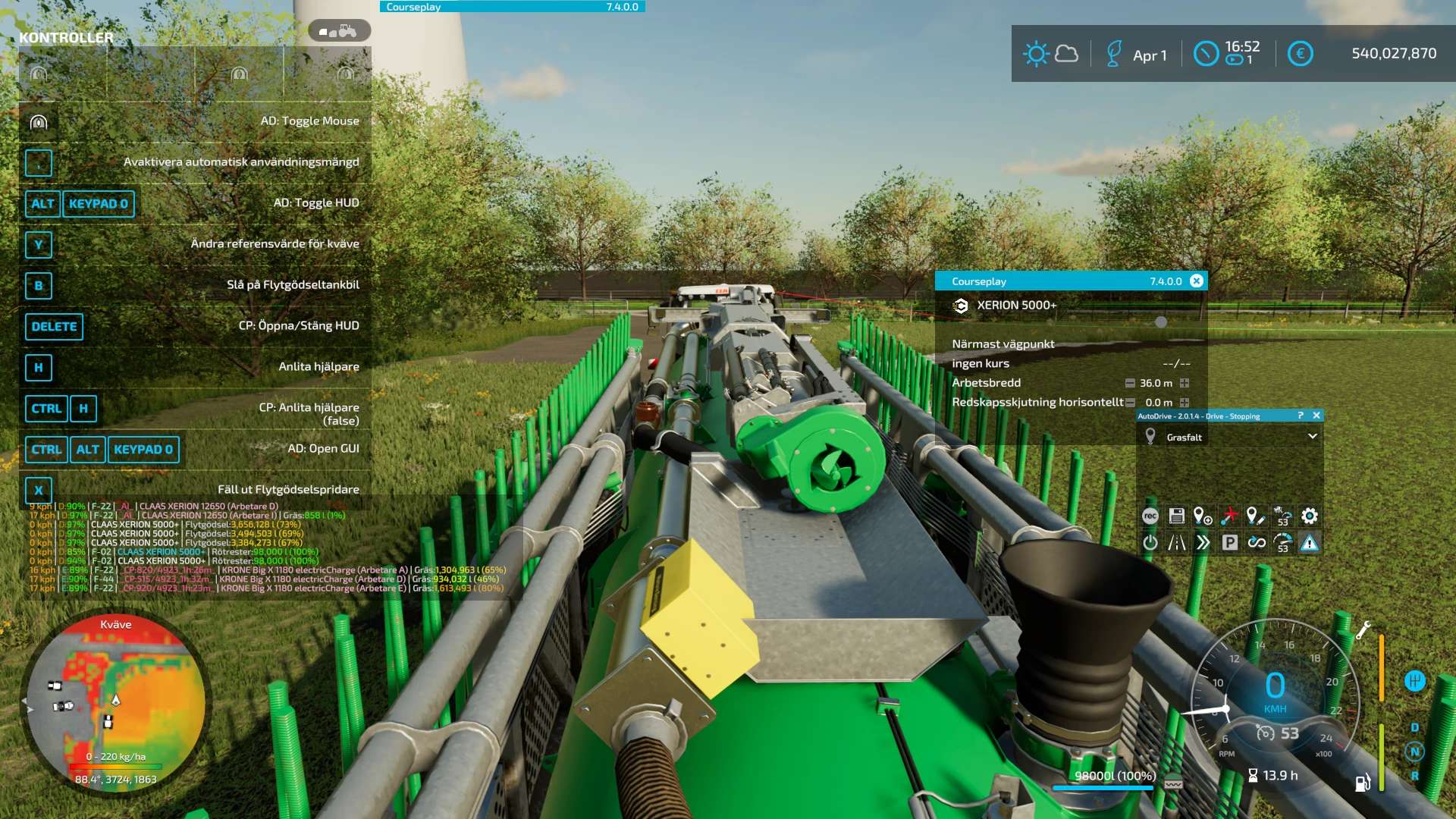Close the Courseplay HUD panel
1456x819 pixels.
click(1197, 281)
